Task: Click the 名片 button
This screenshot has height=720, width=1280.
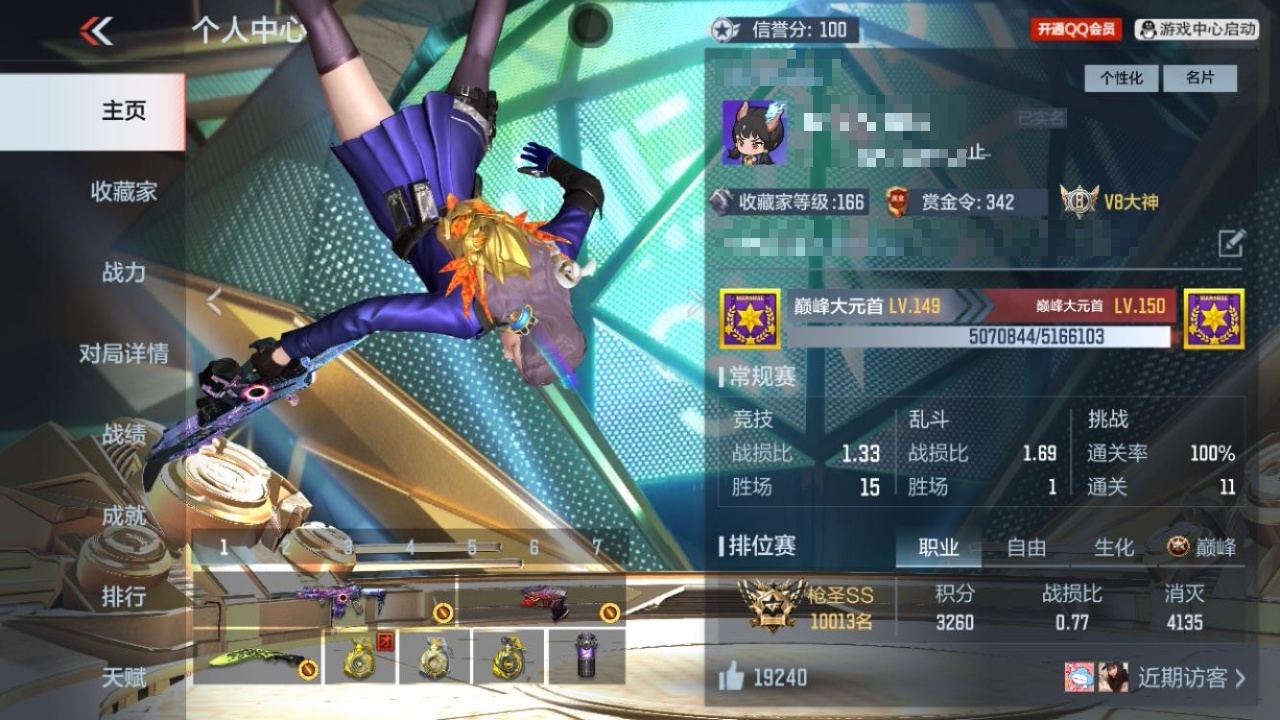Action: pos(1200,78)
